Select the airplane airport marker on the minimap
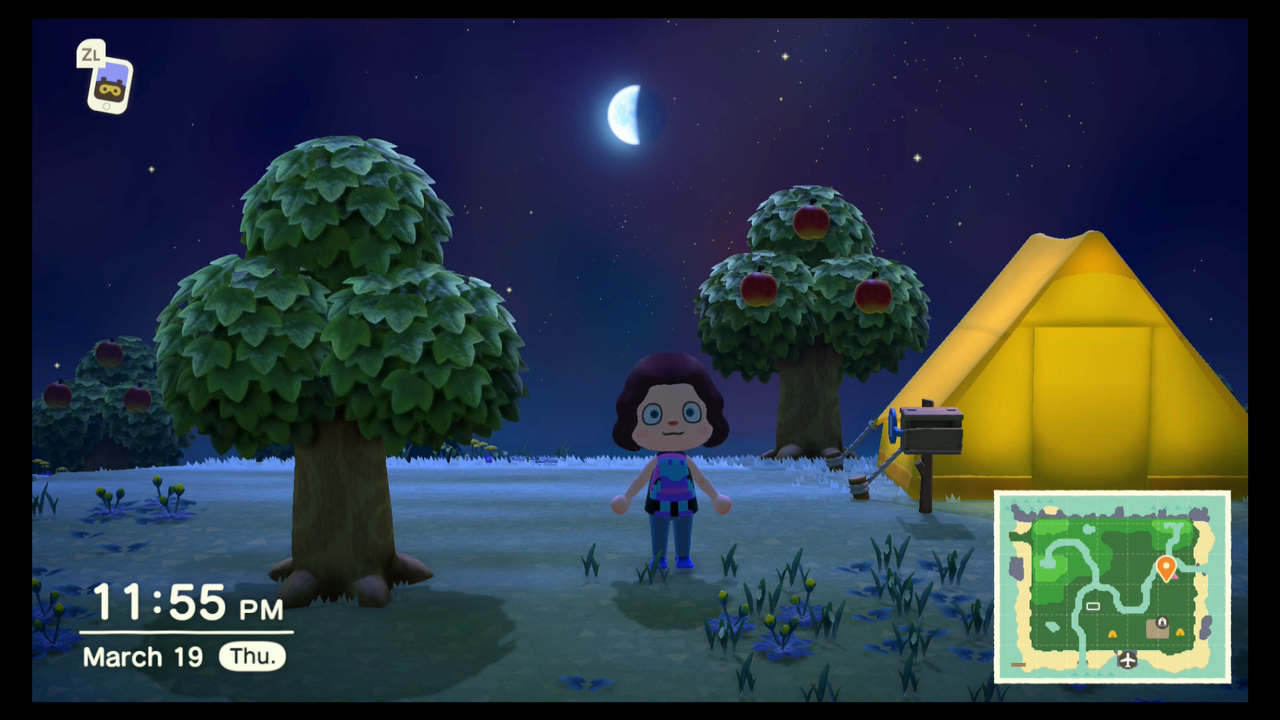1280x720 pixels. (1127, 660)
